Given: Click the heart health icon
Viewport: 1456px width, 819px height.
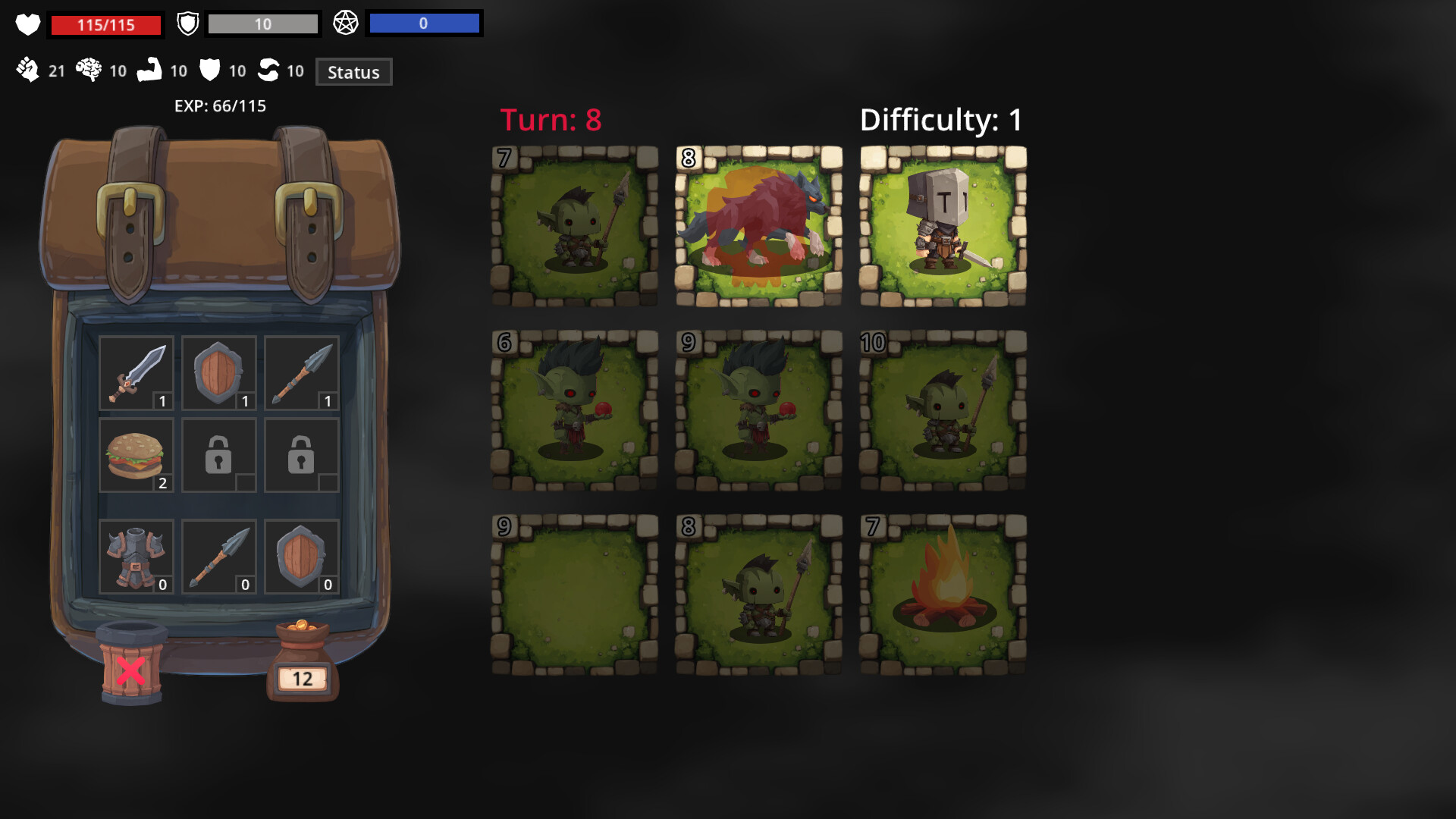Looking at the screenshot, I should point(29,24).
